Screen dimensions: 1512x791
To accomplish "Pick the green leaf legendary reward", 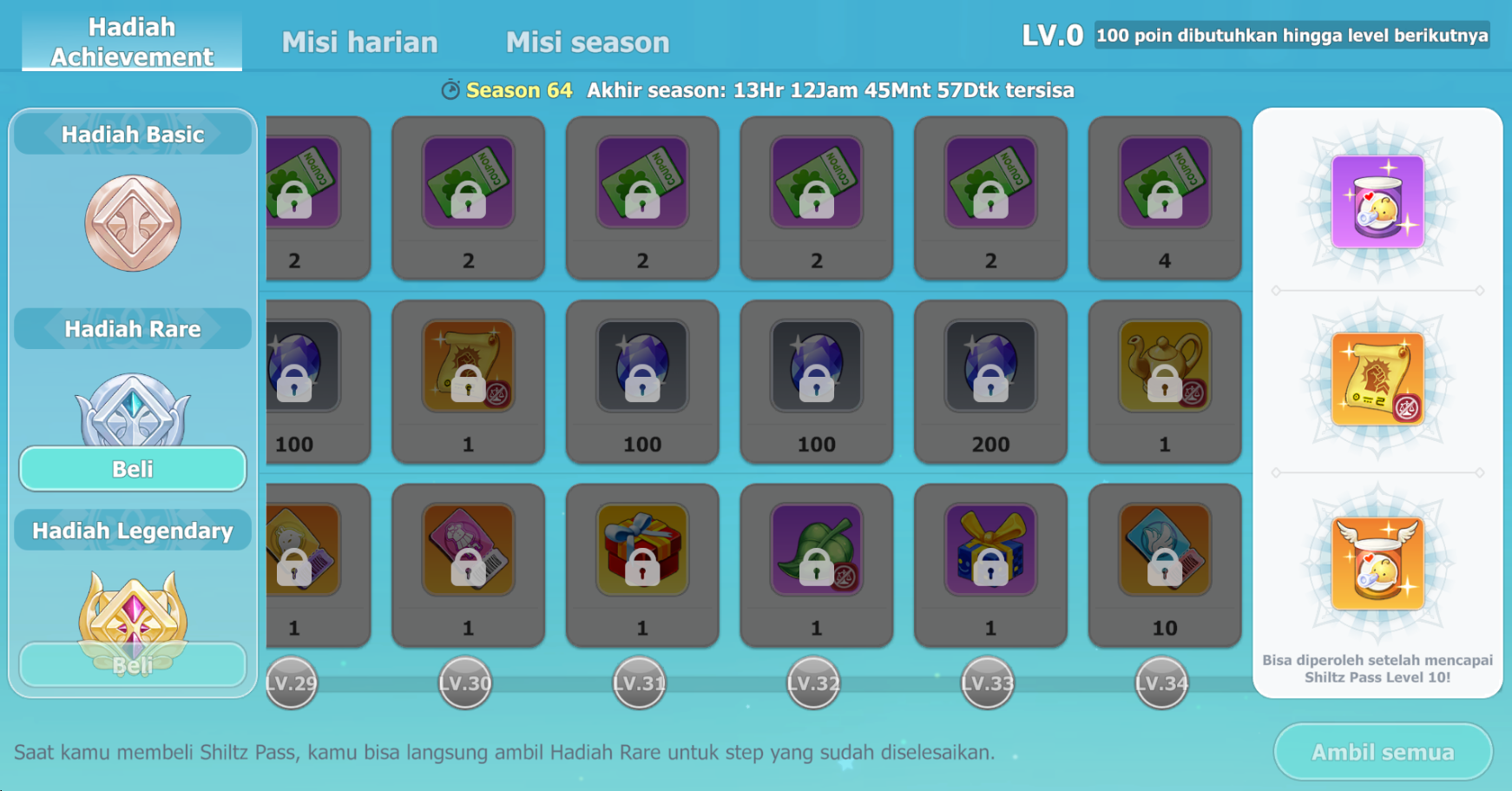I will [x=816, y=550].
